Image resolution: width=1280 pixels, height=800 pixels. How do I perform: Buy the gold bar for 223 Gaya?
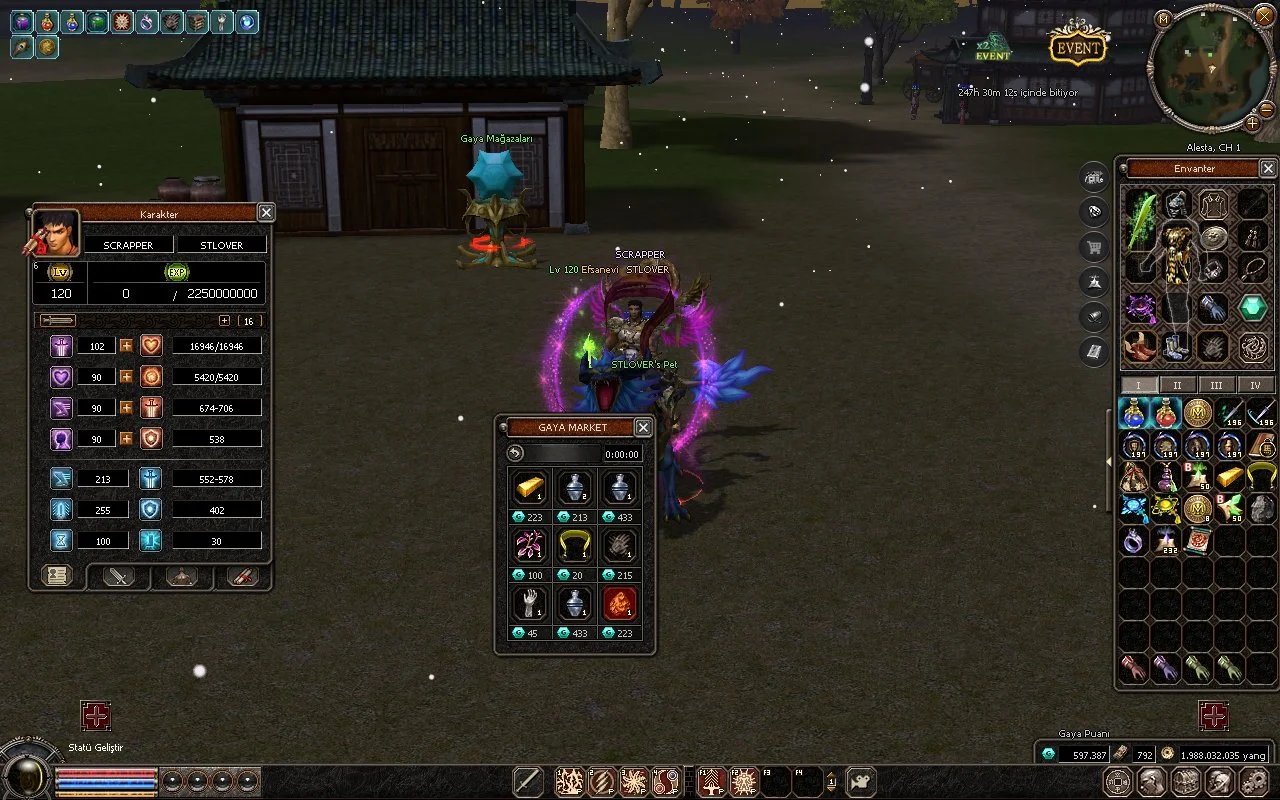pos(529,488)
